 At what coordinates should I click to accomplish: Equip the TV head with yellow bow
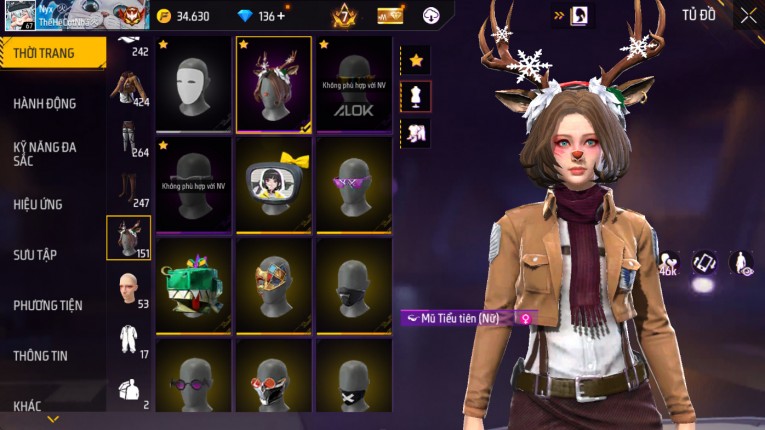point(274,184)
